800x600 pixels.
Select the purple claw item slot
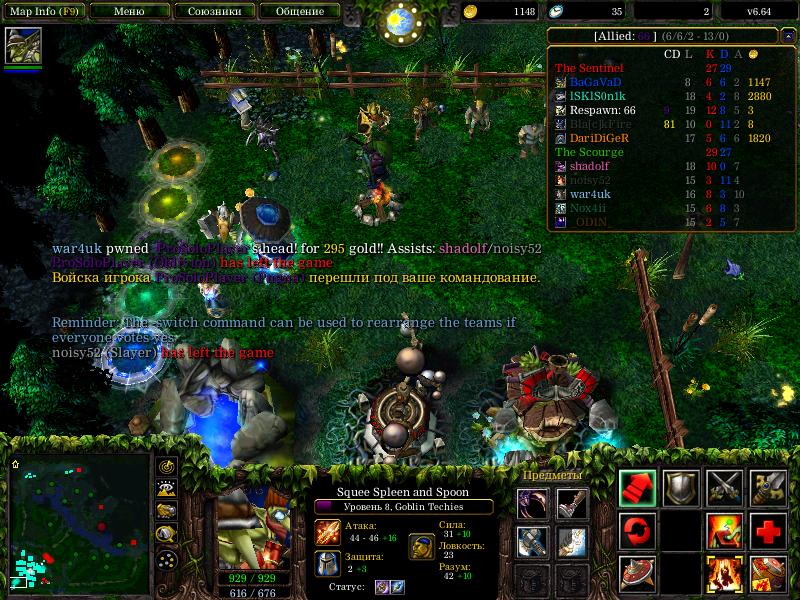coord(533,504)
